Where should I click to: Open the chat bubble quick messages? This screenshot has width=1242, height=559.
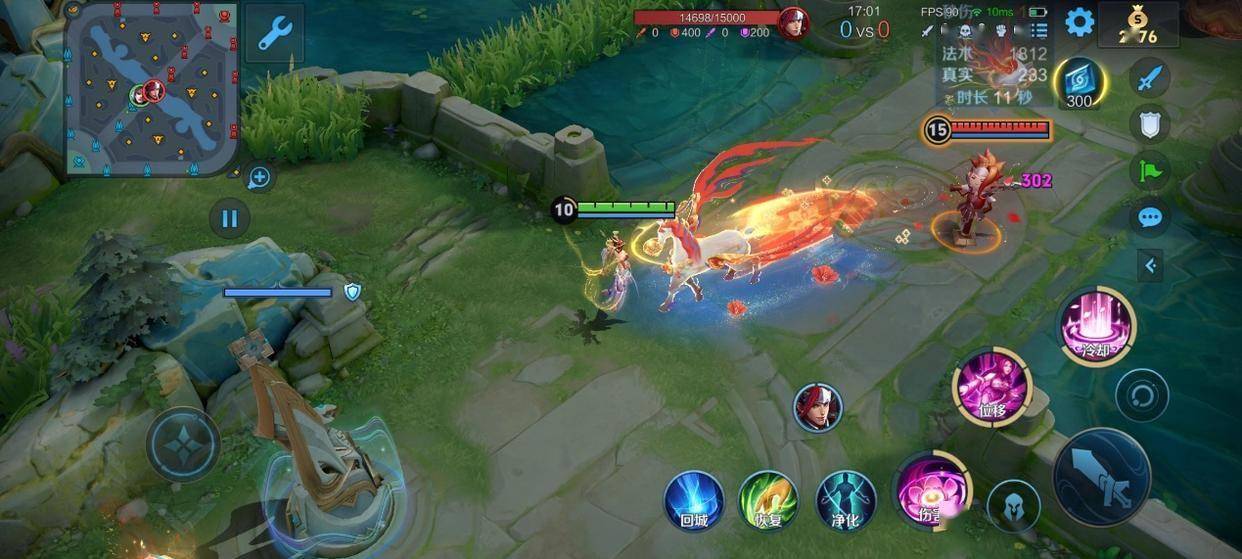[x=1150, y=217]
